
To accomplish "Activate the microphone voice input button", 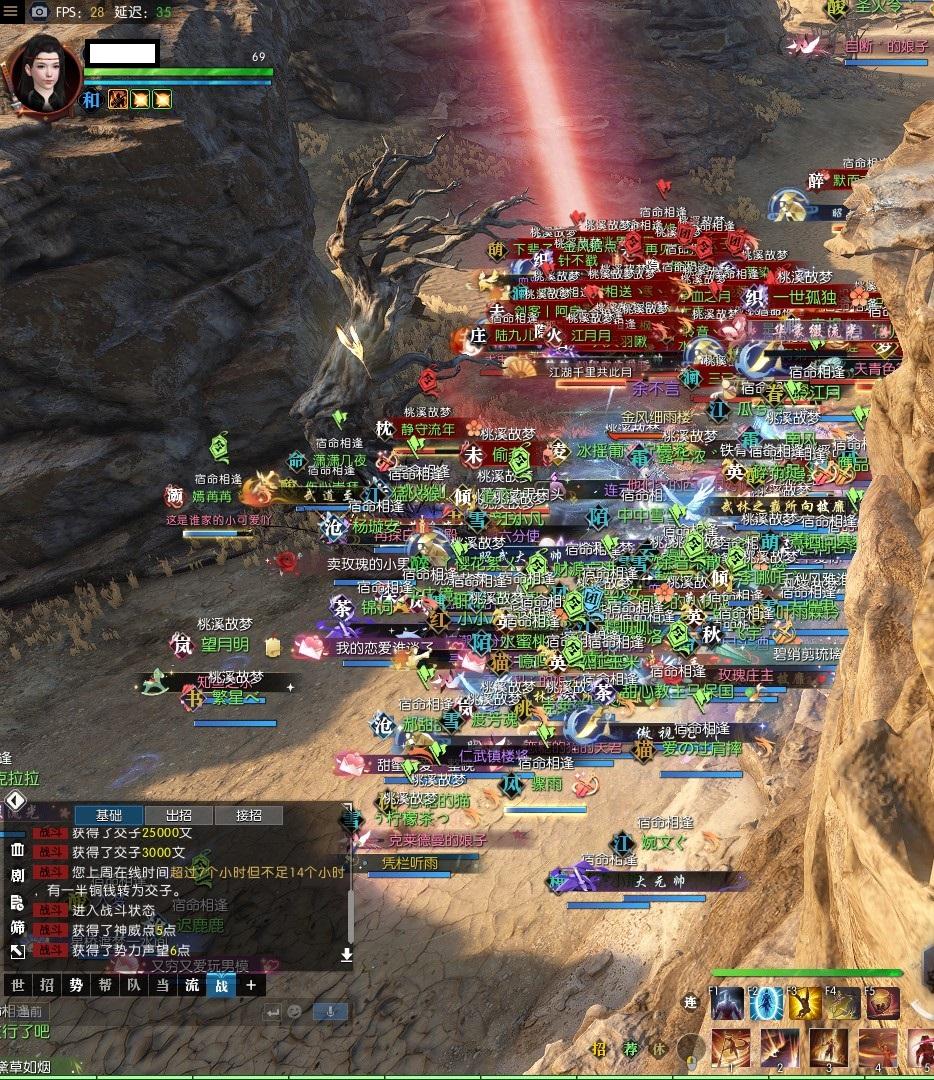I will 330,1011.
